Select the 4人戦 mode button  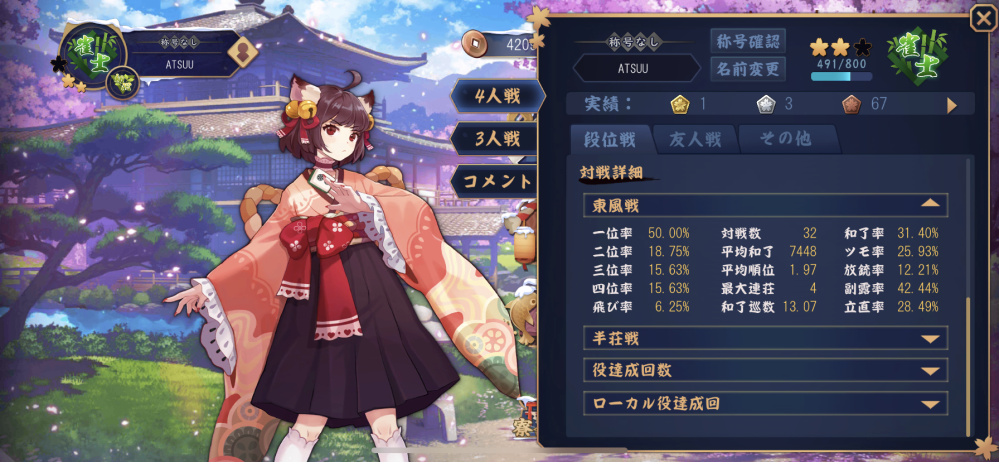(x=497, y=97)
